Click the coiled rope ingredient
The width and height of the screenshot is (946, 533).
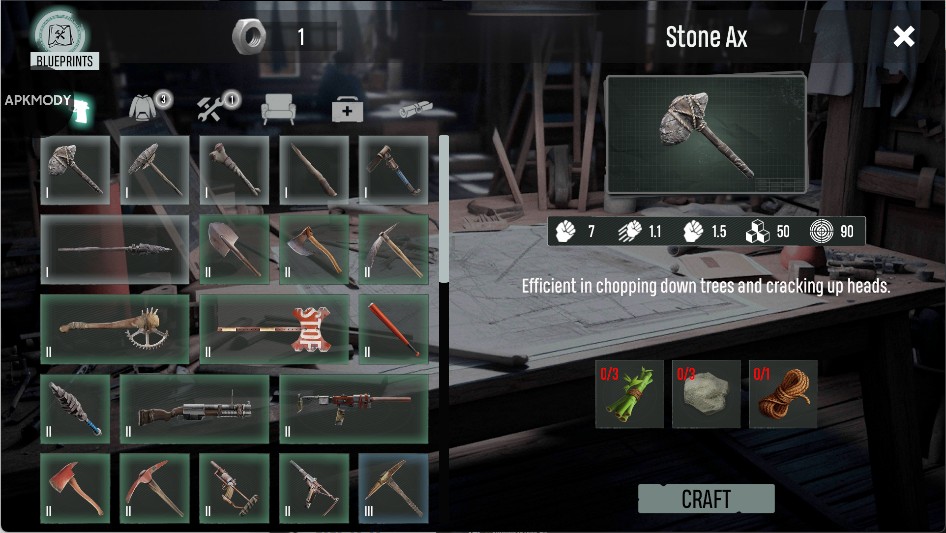tap(783, 394)
